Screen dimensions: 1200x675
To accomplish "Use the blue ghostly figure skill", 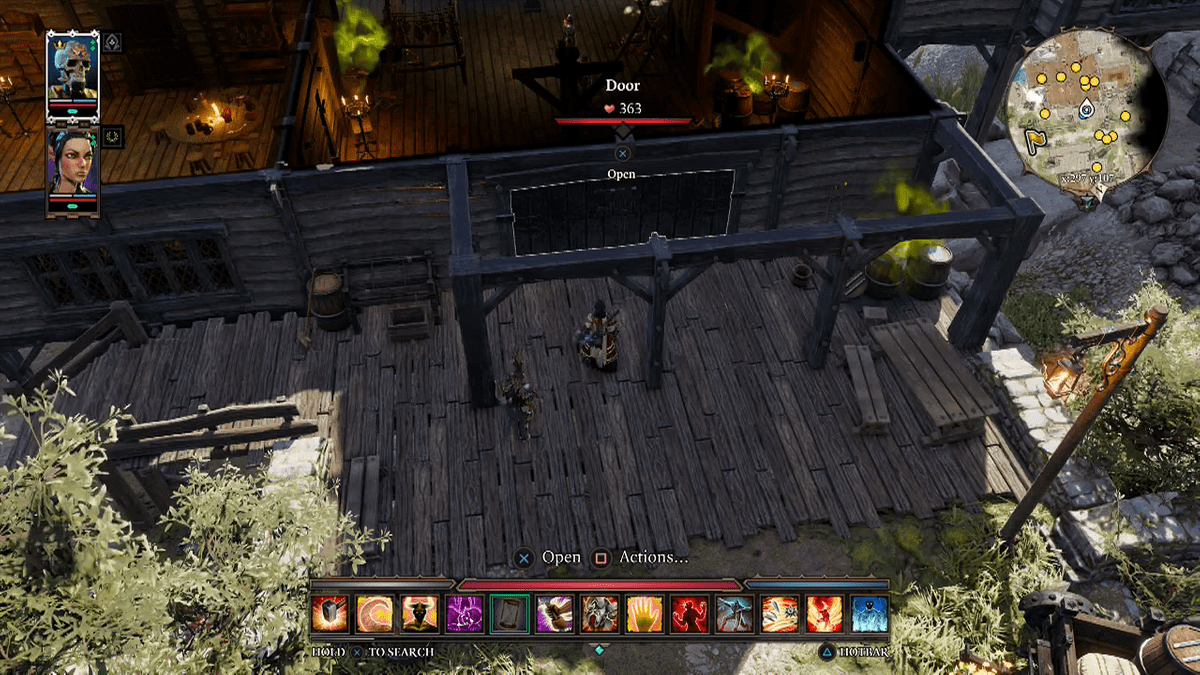I will (x=869, y=614).
